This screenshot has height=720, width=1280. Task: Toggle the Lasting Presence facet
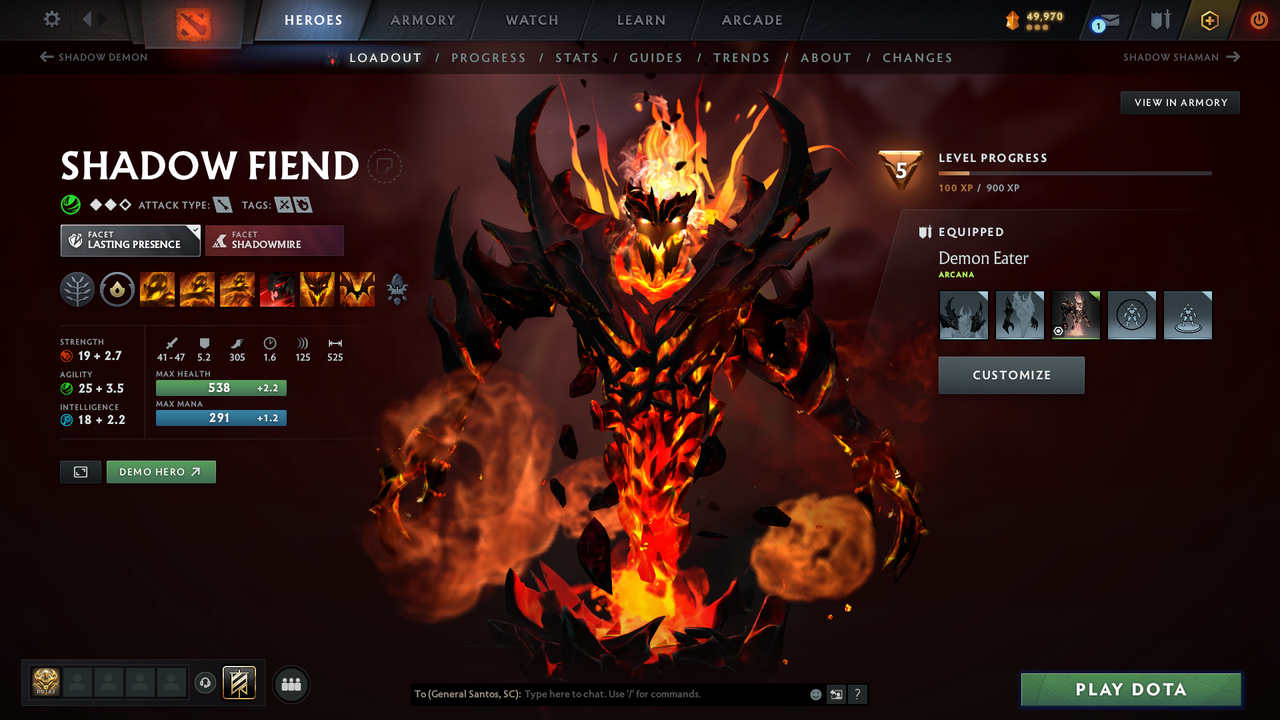click(130, 240)
